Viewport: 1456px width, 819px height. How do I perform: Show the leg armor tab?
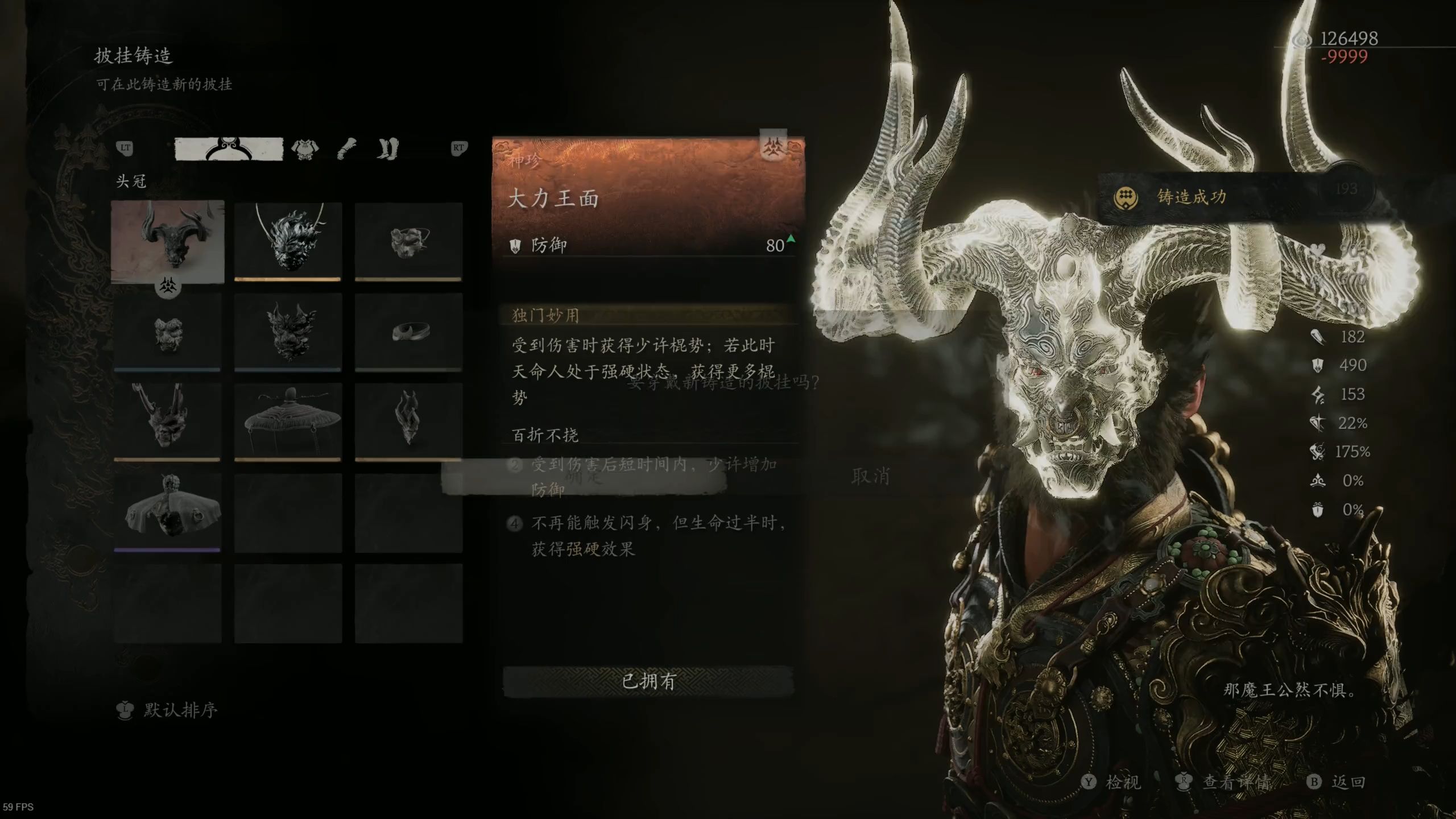coord(388,149)
